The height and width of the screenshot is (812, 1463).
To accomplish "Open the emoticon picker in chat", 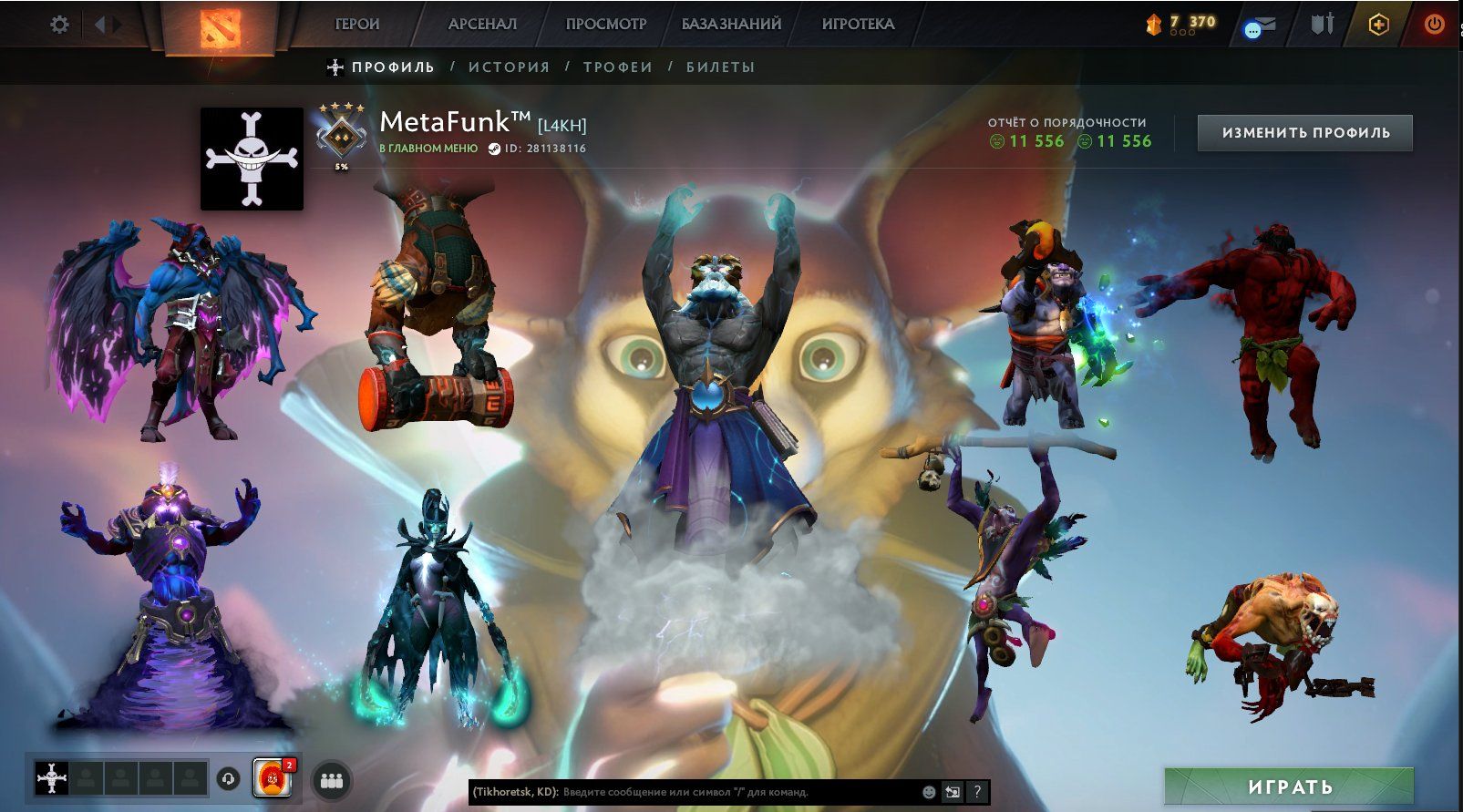I will (929, 792).
